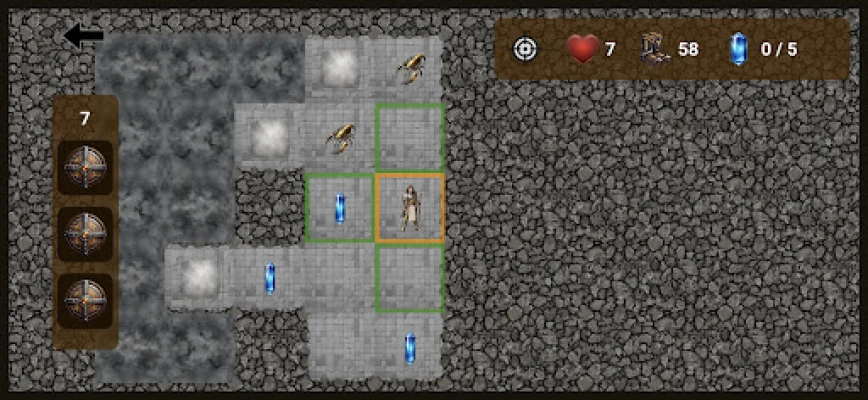Move to the green-outlined tile below the hero
The image size is (868, 400).
click(410, 277)
